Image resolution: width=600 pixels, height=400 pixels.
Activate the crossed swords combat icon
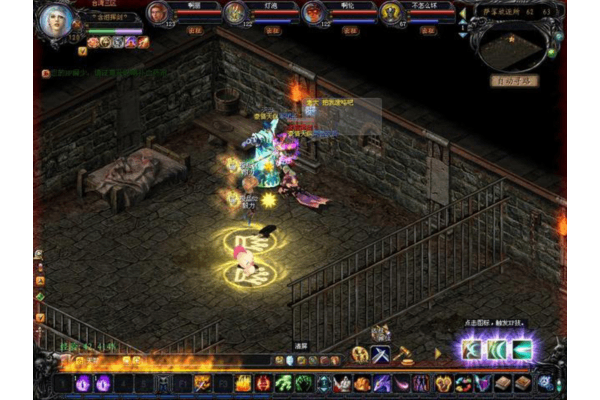[x=381, y=354]
